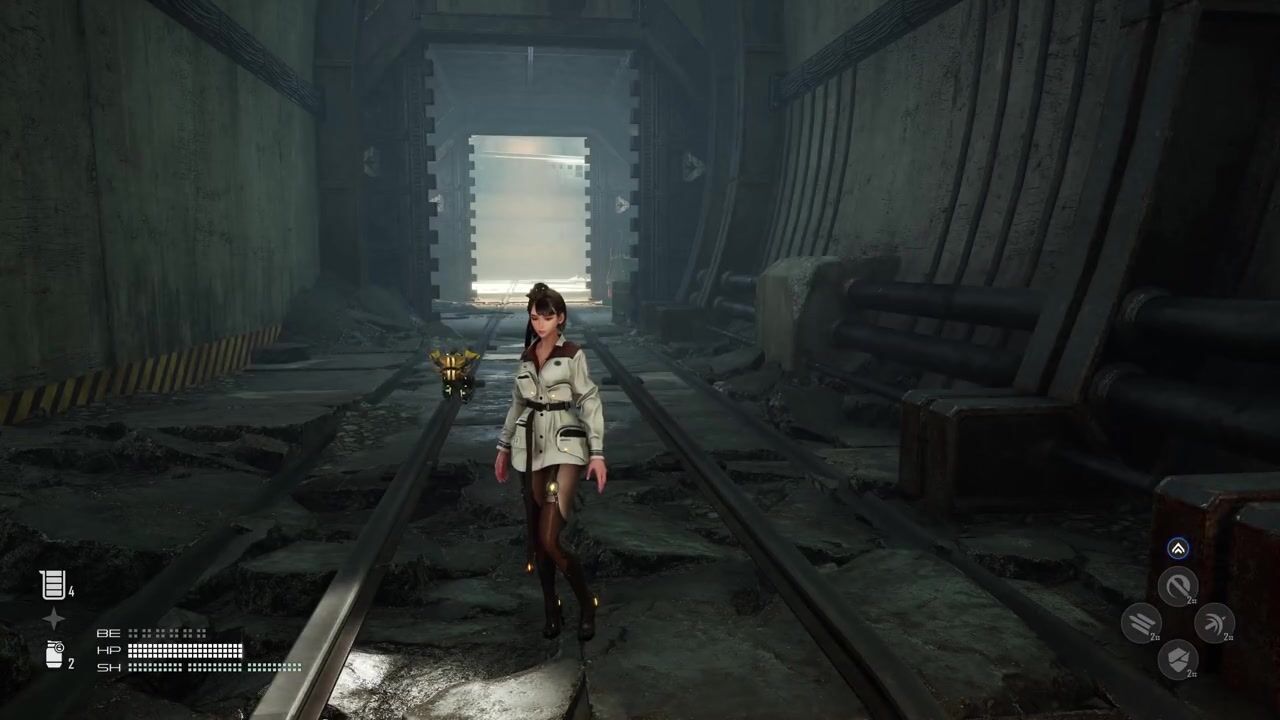
Task: Use the healing potion flask item
Action: click(52, 585)
